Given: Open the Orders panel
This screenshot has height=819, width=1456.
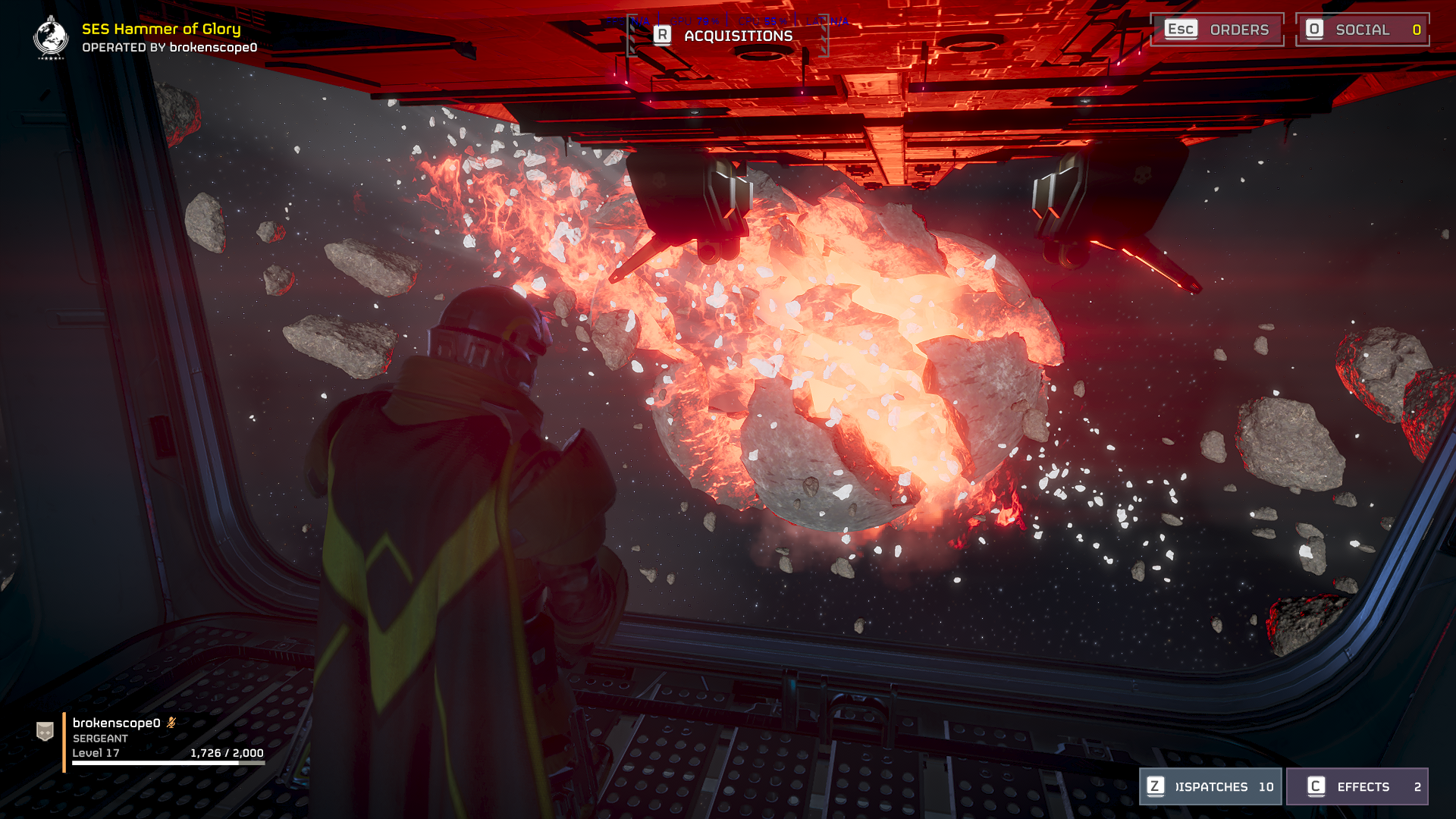Looking at the screenshot, I should coord(1217,30).
